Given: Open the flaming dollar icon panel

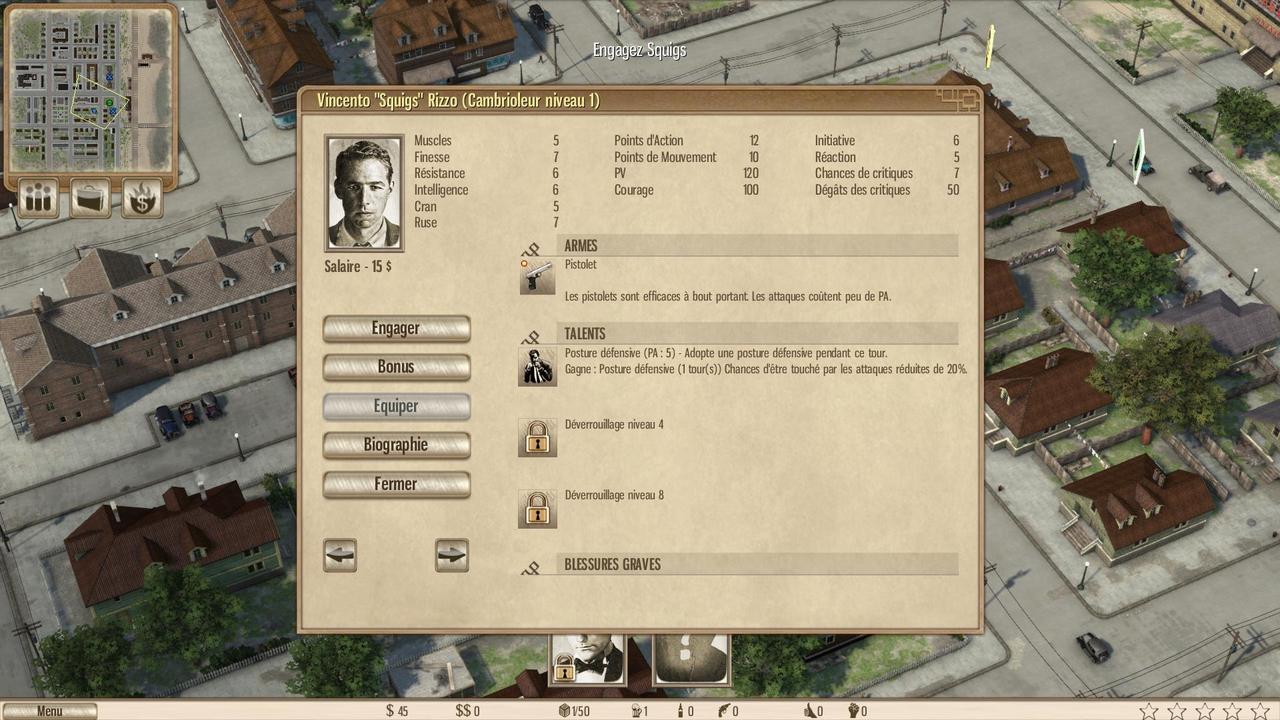Looking at the screenshot, I should pyautogui.click(x=142, y=198).
